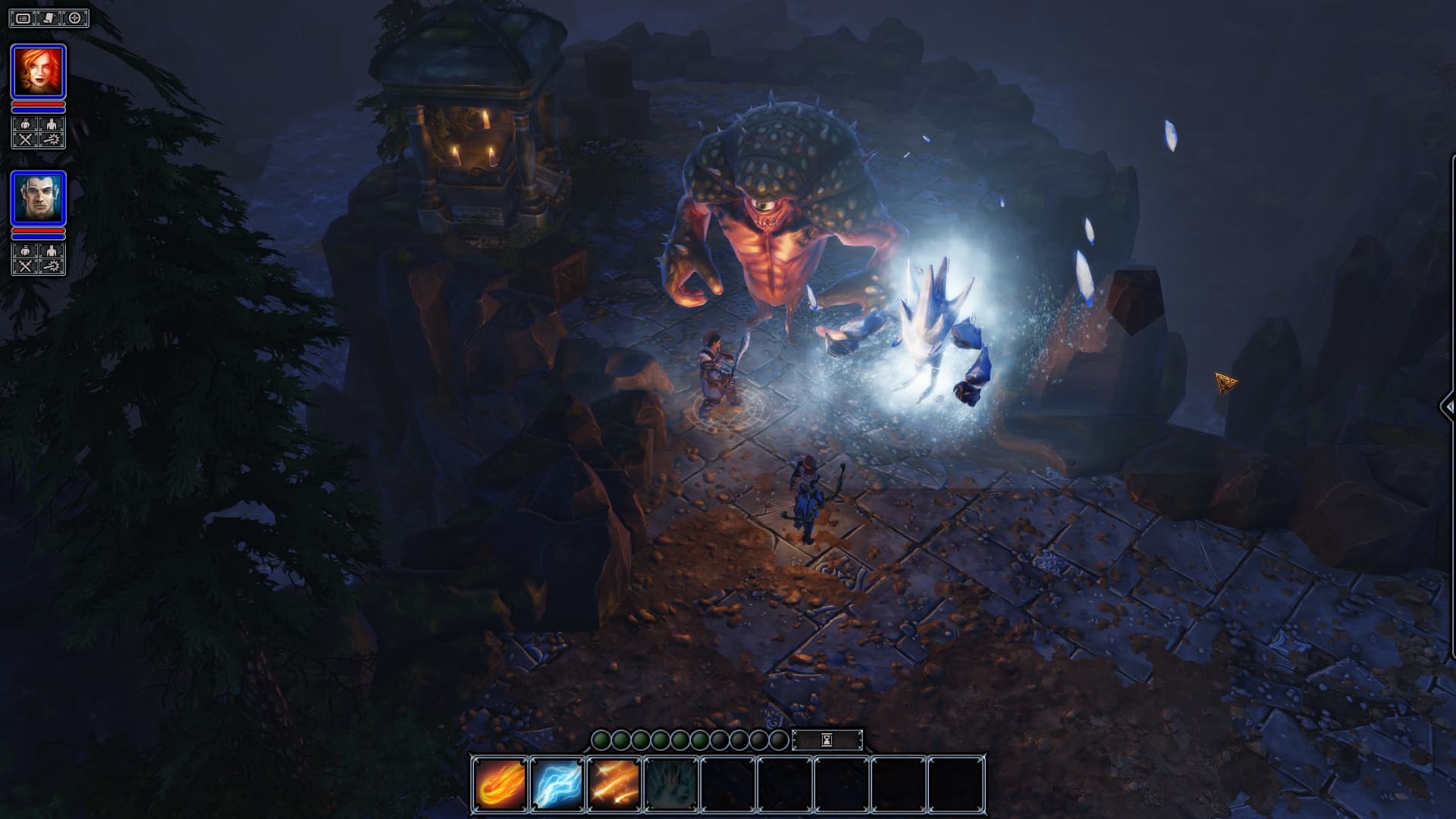Click the blue mana bar under the male portrait
This screenshot has width=1456, height=819.
(x=38, y=237)
